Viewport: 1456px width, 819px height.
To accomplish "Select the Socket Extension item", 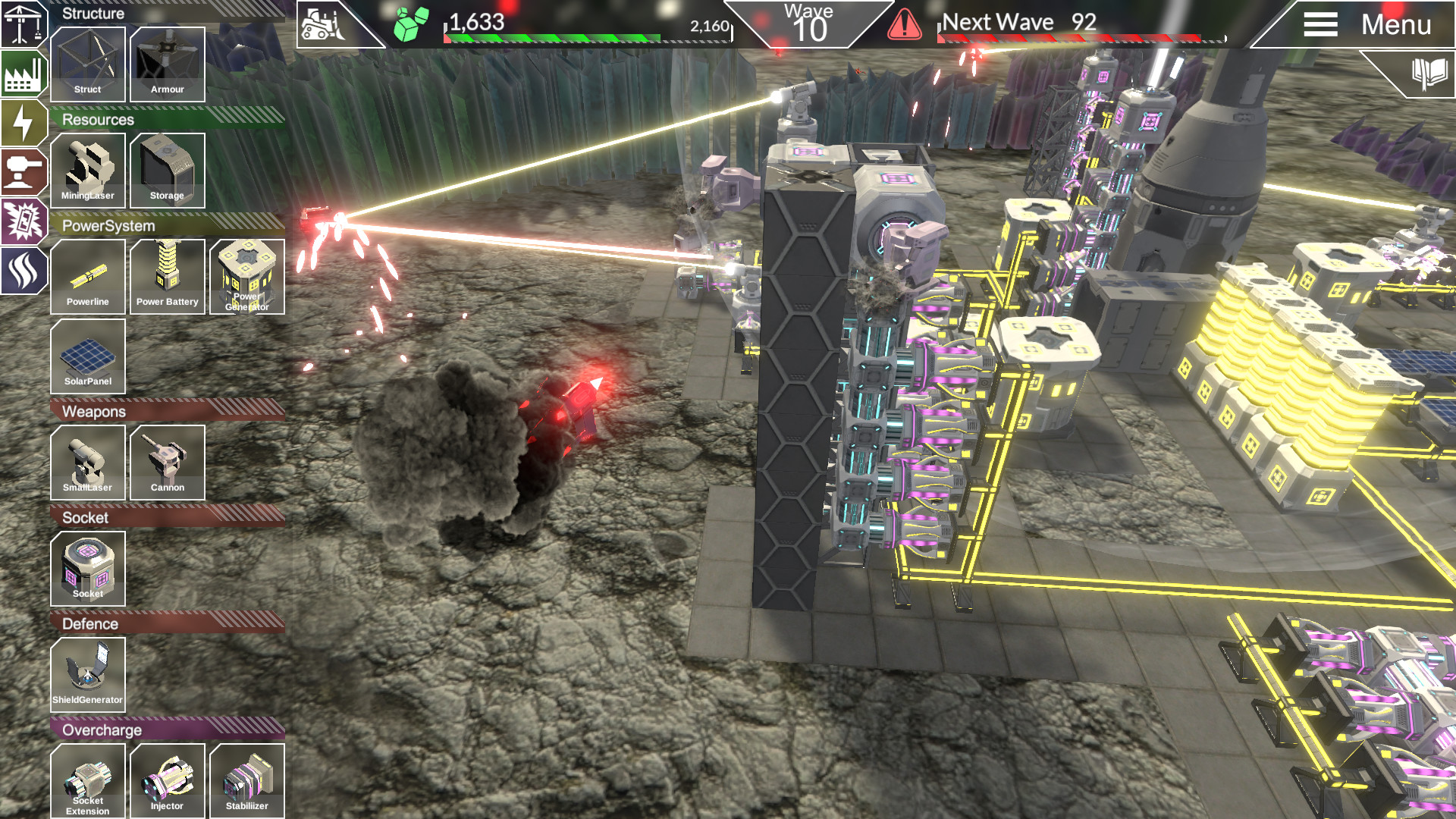I will (x=88, y=781).
